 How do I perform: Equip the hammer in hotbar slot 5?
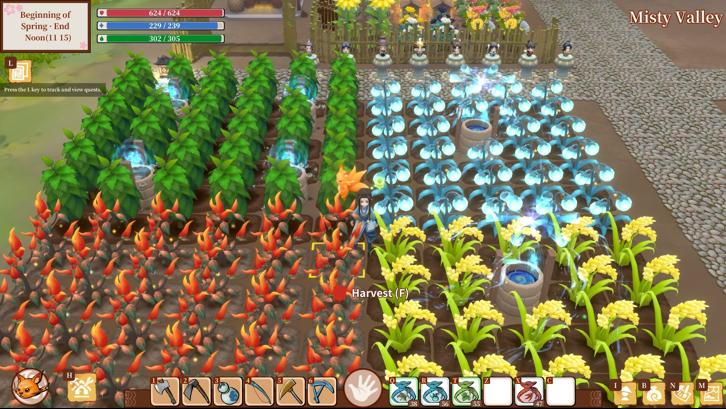point(291,391)
